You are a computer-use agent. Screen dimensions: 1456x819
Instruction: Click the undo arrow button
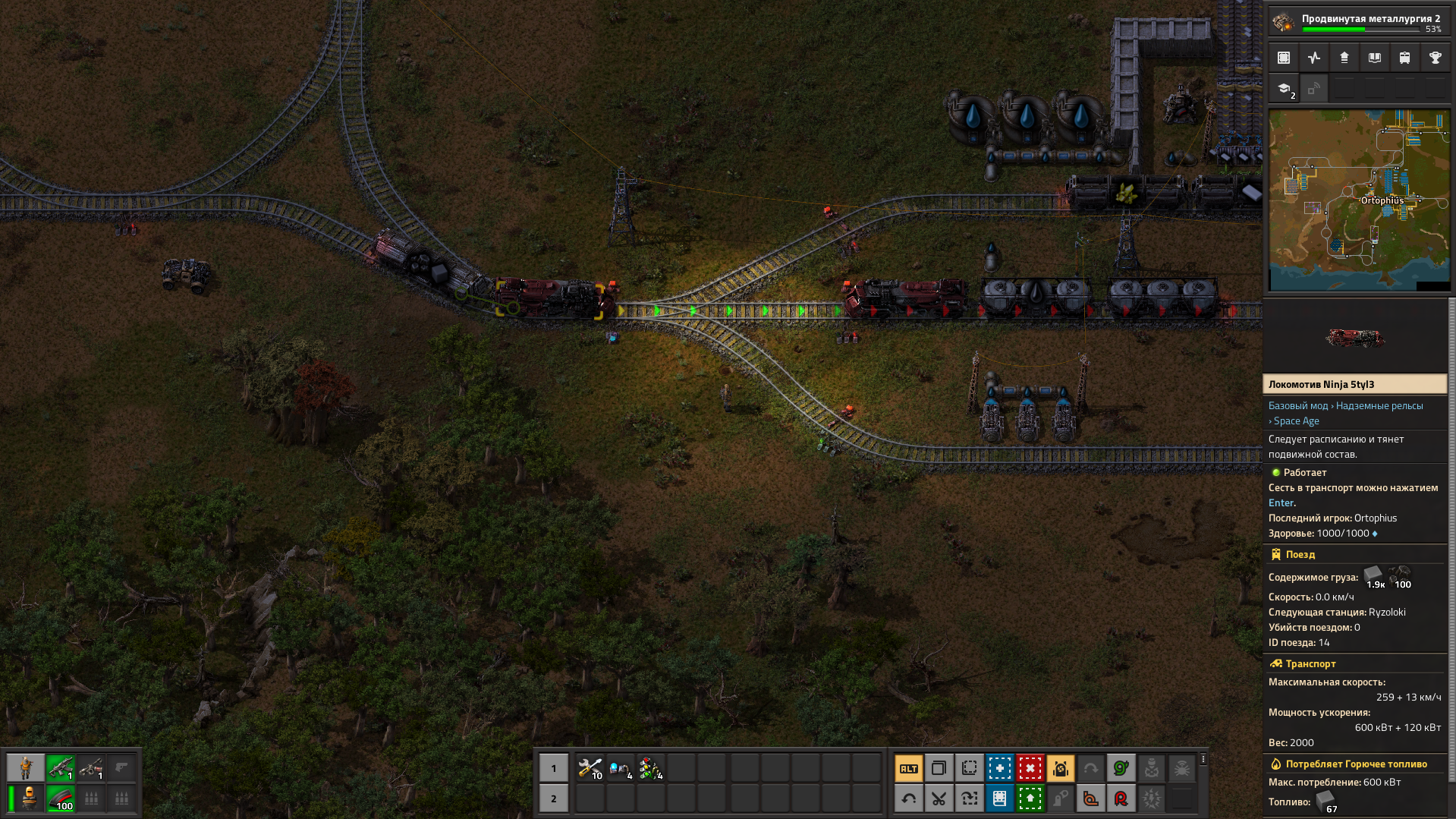point(908,799)
